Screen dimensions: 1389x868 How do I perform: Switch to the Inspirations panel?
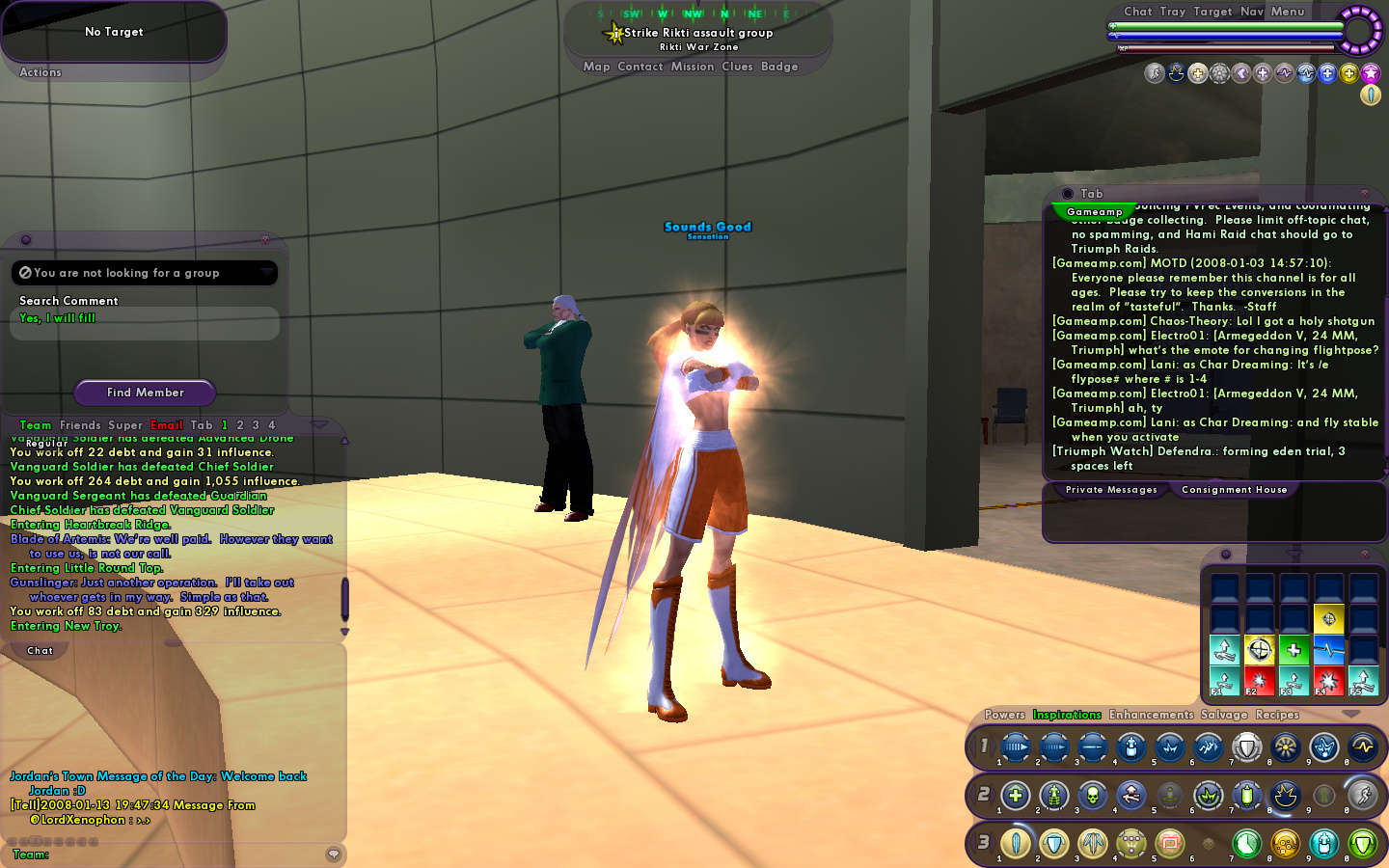point(1067,715)
